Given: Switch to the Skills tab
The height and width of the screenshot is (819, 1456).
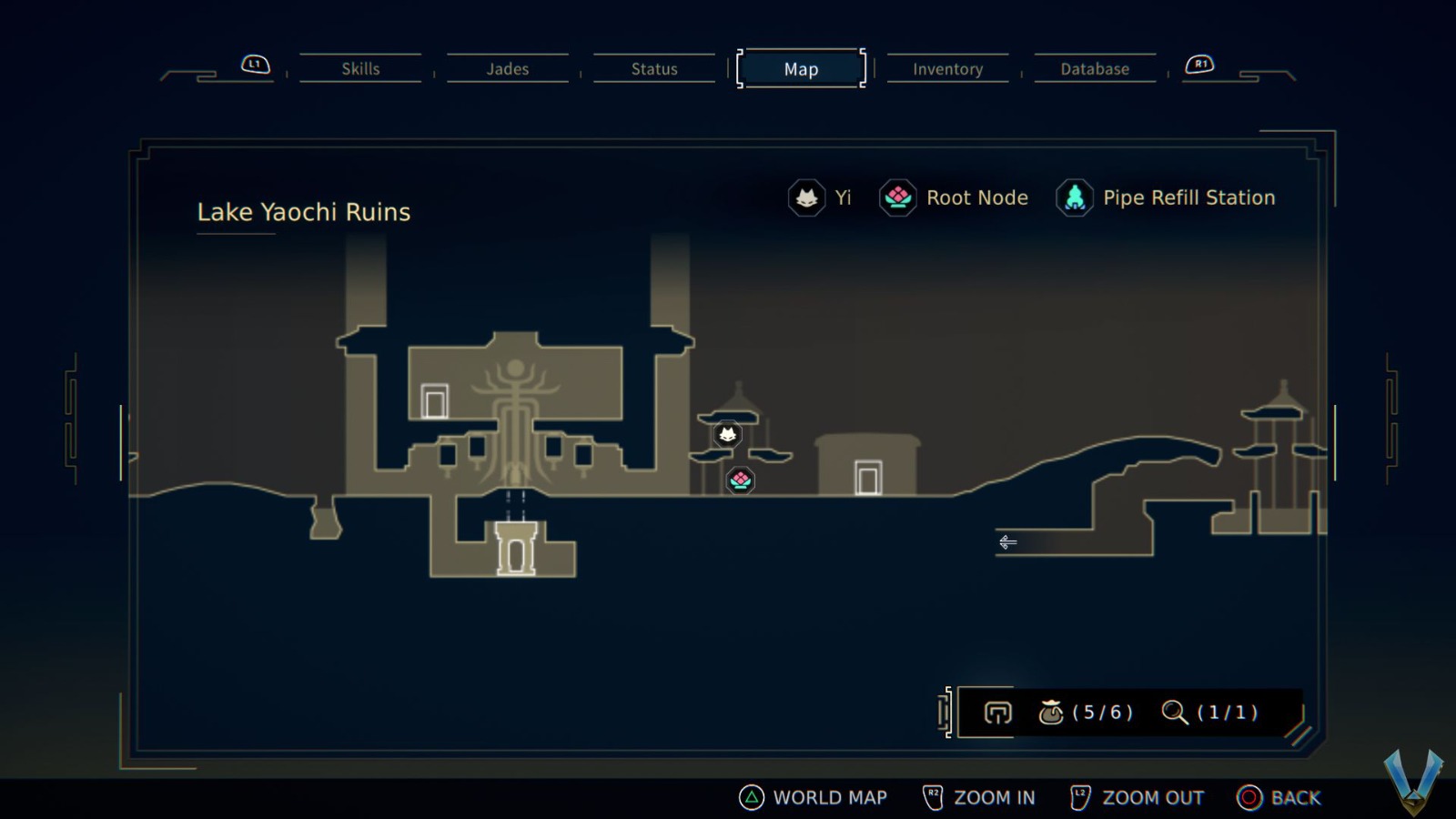Looking at the screenshot, I should (360, 68).
